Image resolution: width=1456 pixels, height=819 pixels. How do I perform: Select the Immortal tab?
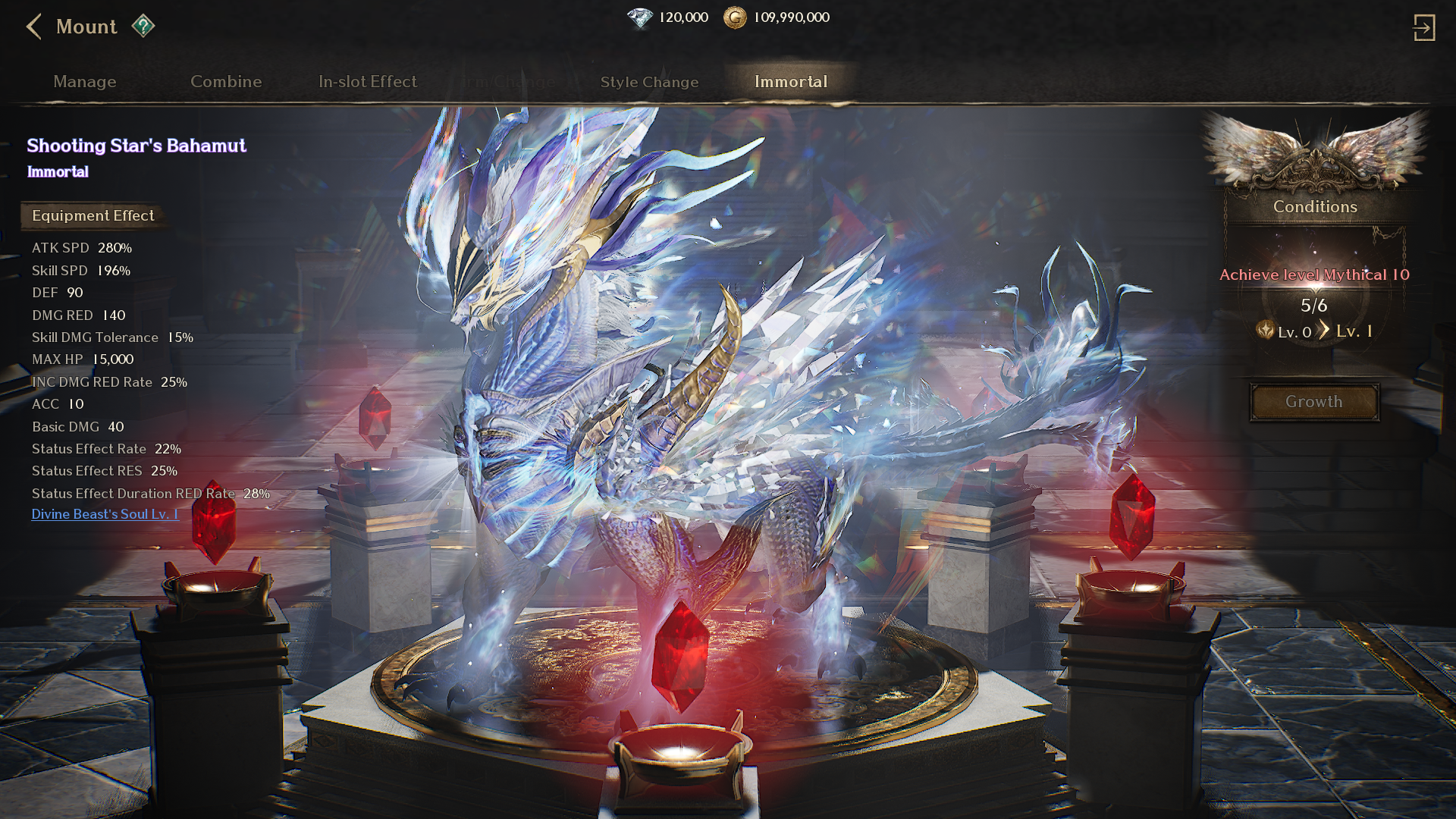point(791,82)
